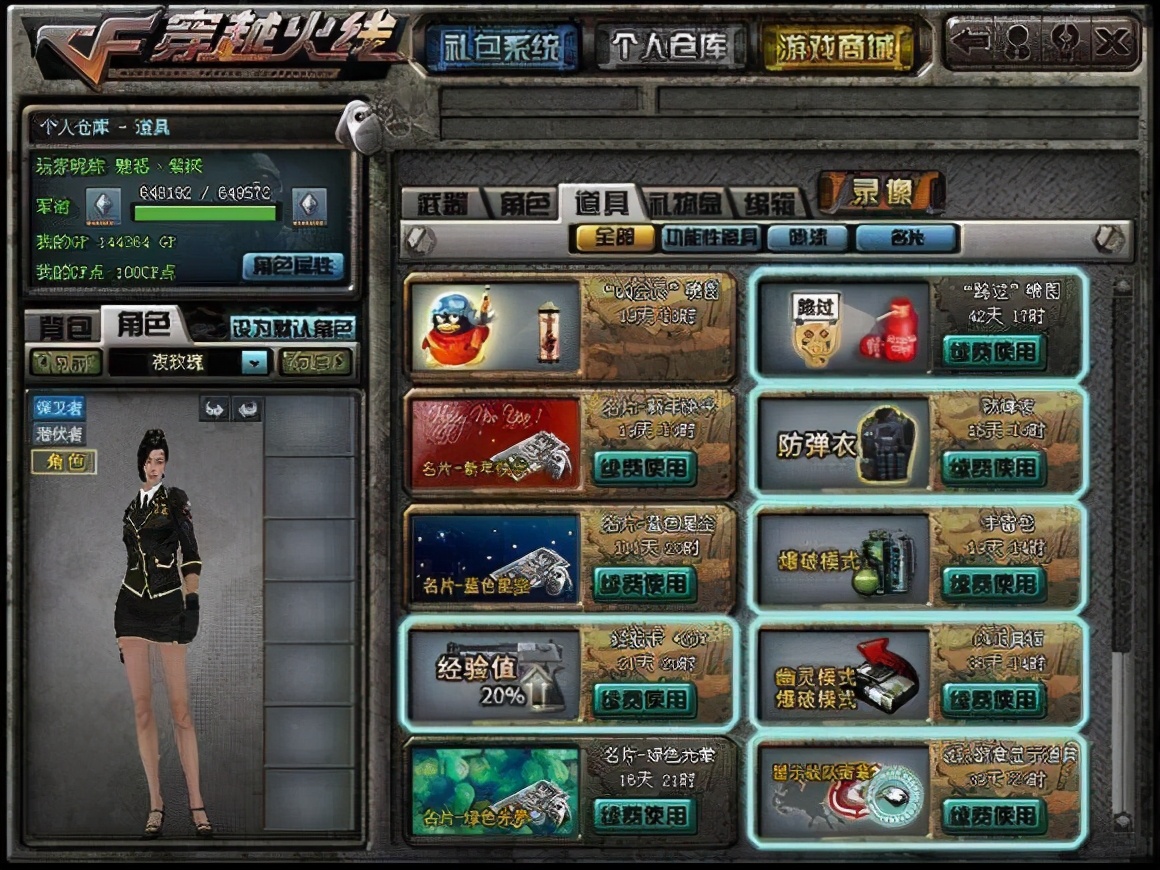Viewport: 1160px width, 870px height.
Task: Choose the 潜伏者 faction option
Action: [x=60, y=434]
